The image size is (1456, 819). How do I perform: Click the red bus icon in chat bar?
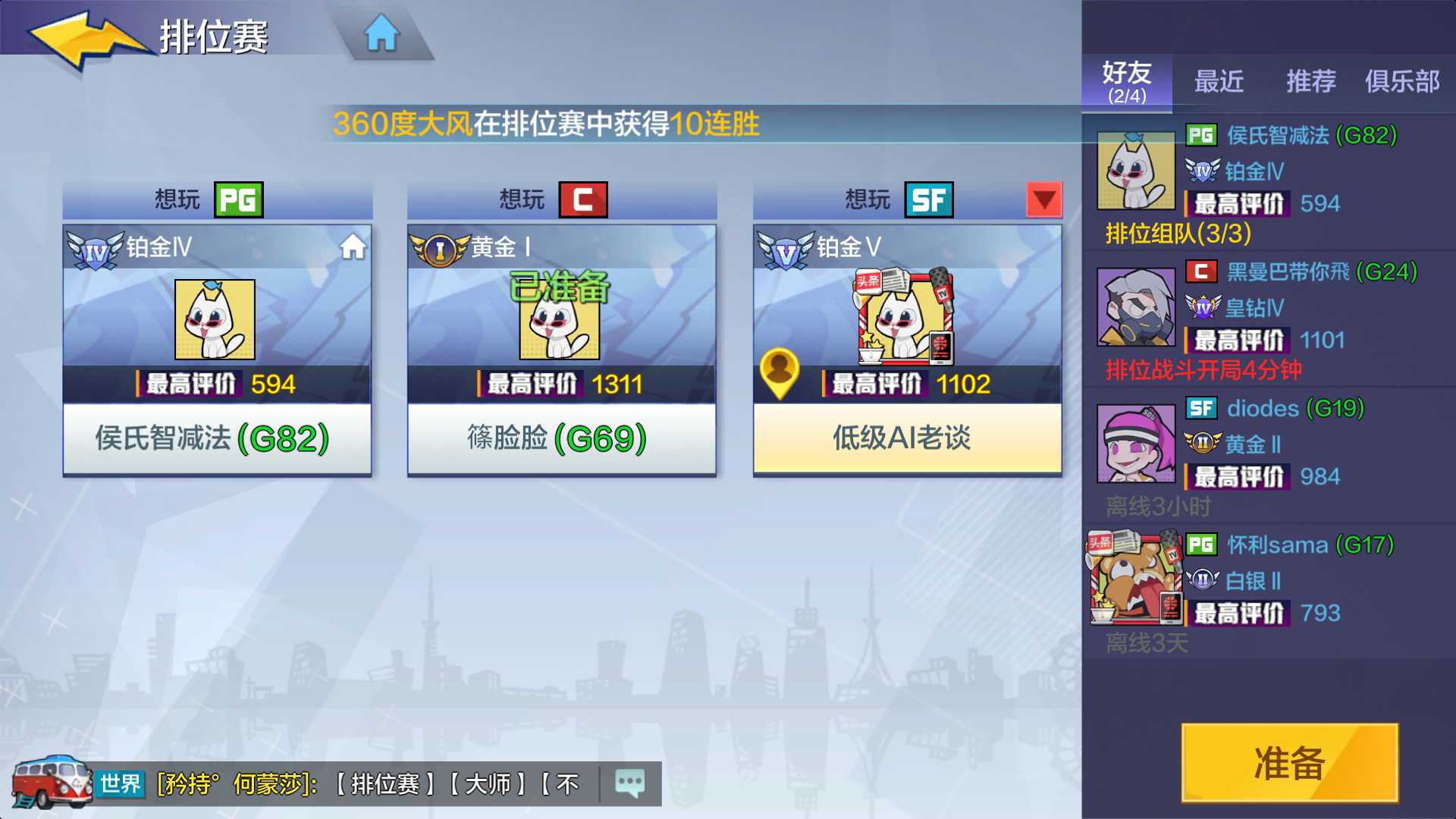tap(49, 783)
